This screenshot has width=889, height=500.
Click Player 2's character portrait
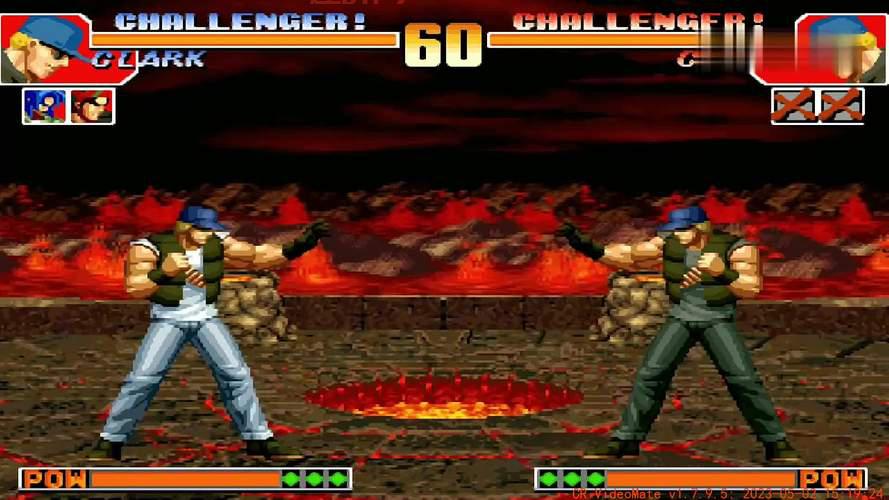tap(841, 47)
